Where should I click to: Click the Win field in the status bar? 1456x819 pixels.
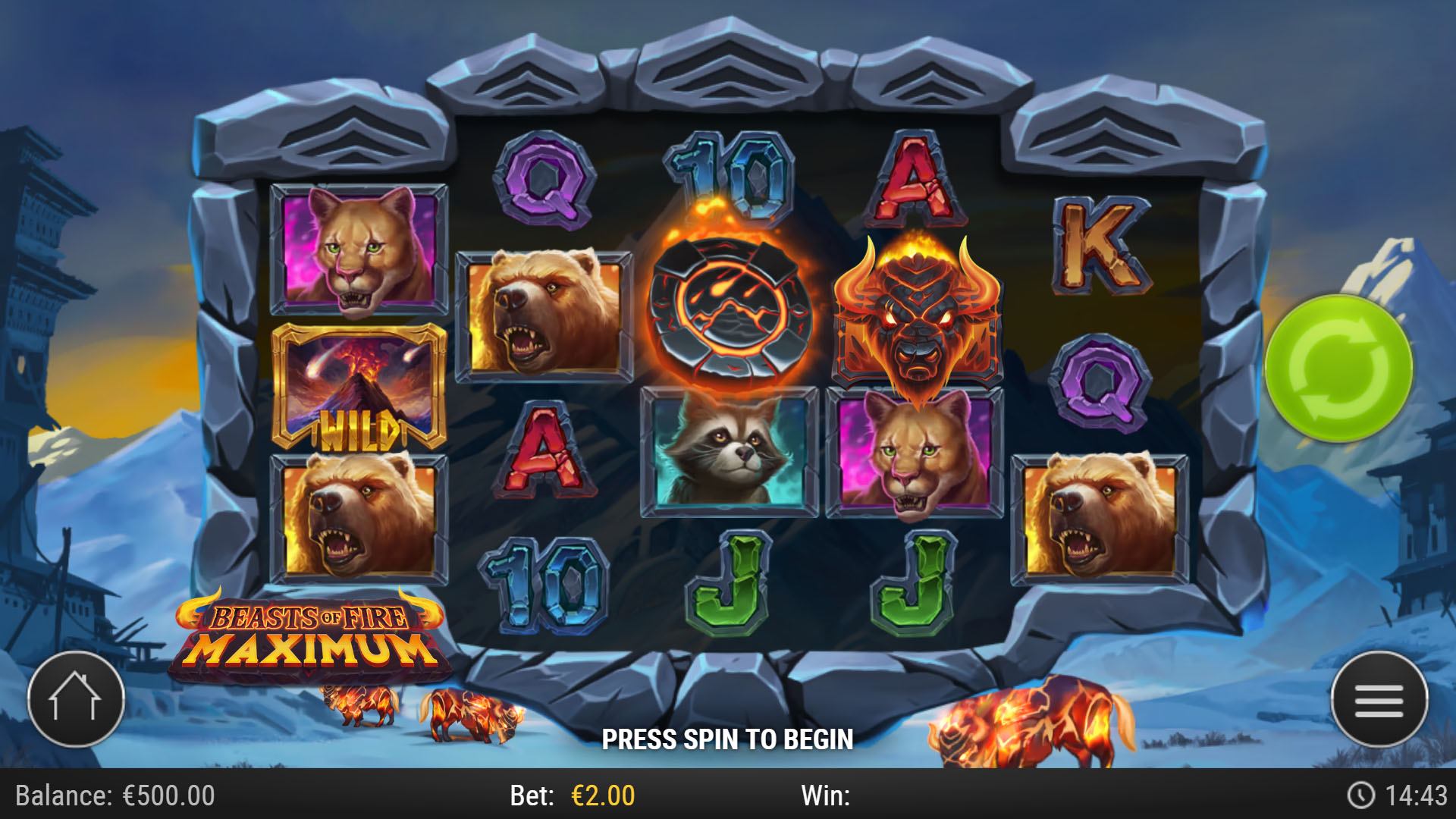tap(827, 795)
